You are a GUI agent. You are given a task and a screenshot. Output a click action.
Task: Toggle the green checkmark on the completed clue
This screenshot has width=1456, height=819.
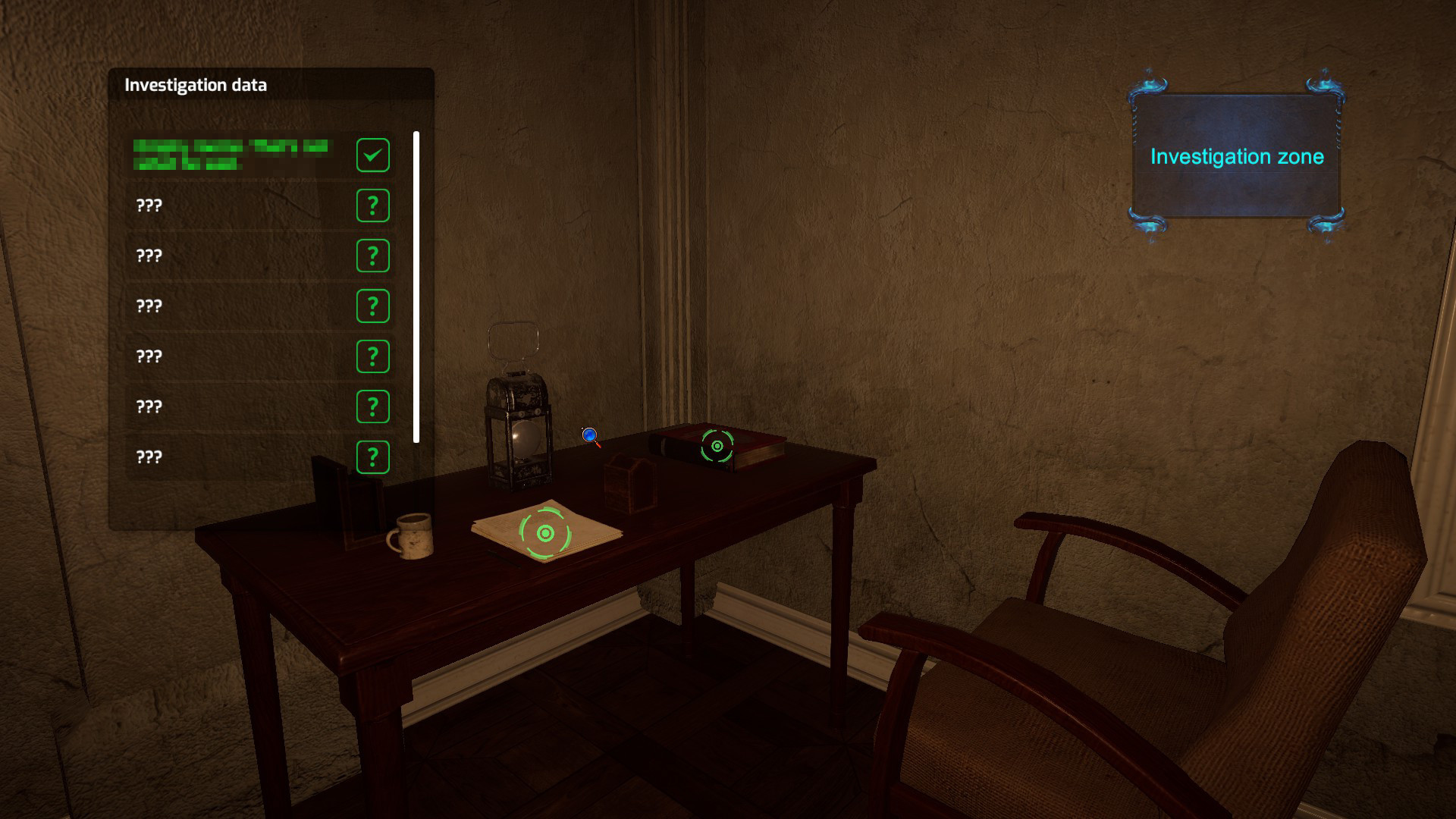[372, 155]
